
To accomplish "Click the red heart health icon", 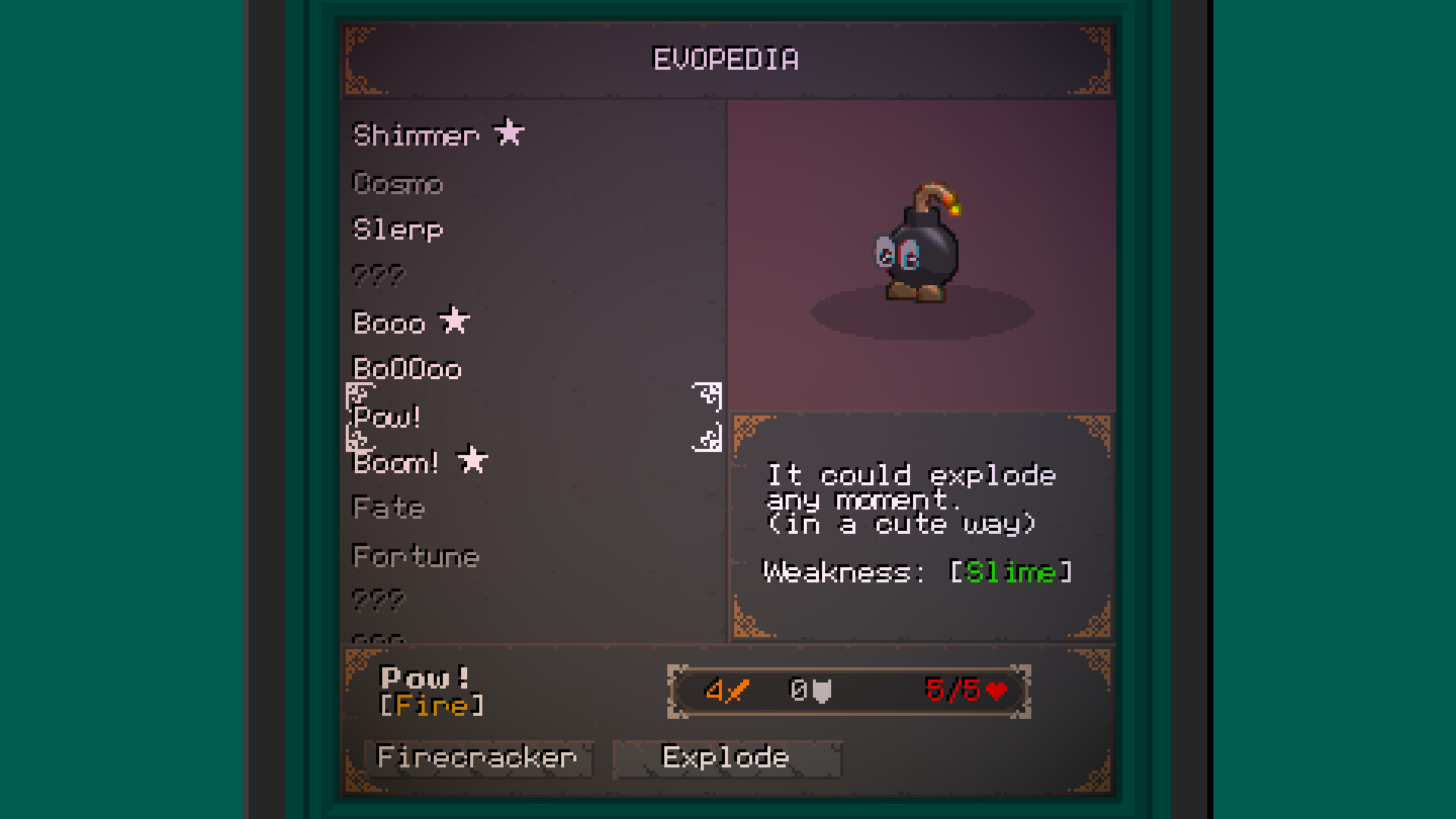I will [996, 690].
